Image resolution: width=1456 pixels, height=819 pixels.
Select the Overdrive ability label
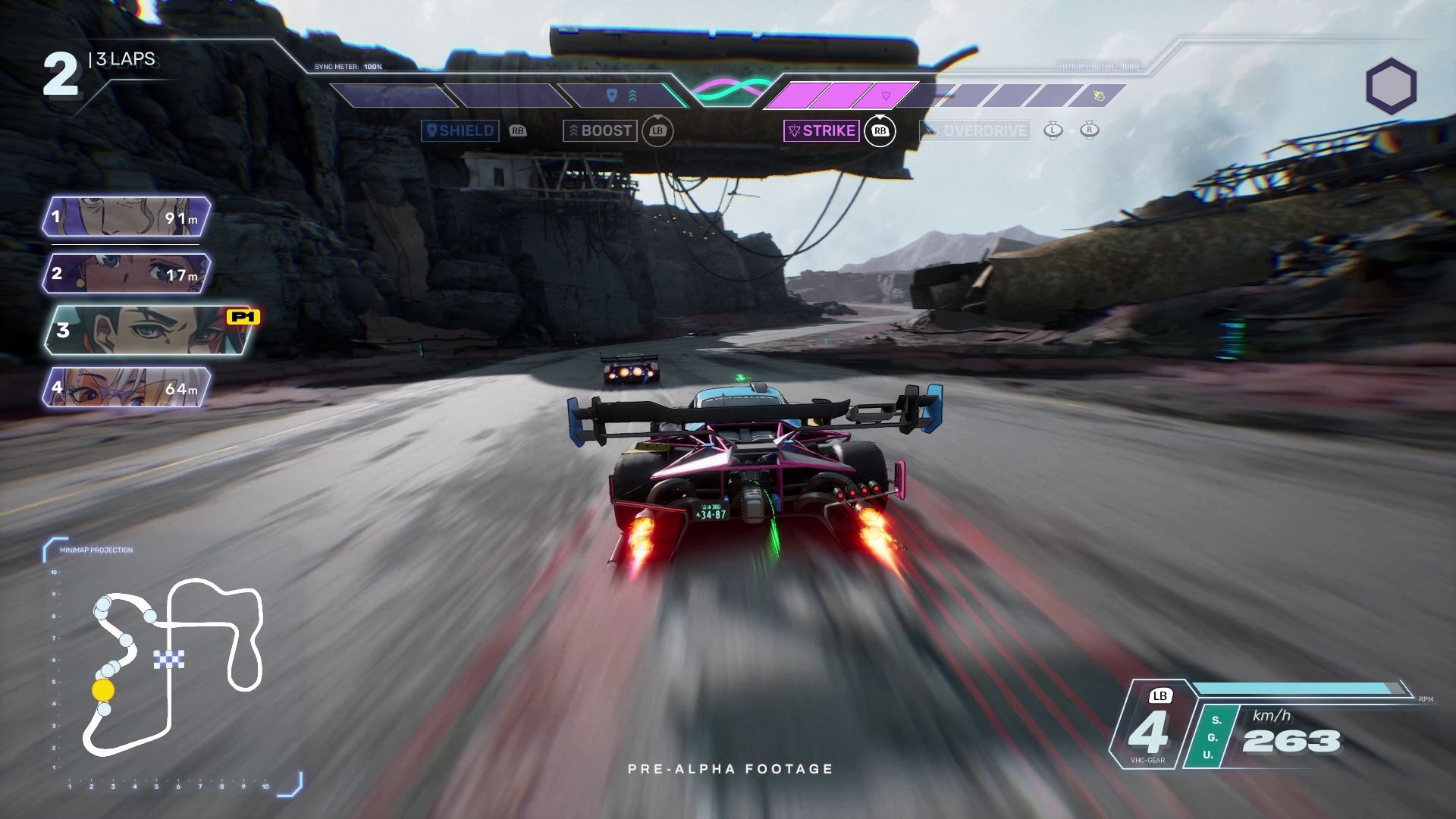pos(975,130)
